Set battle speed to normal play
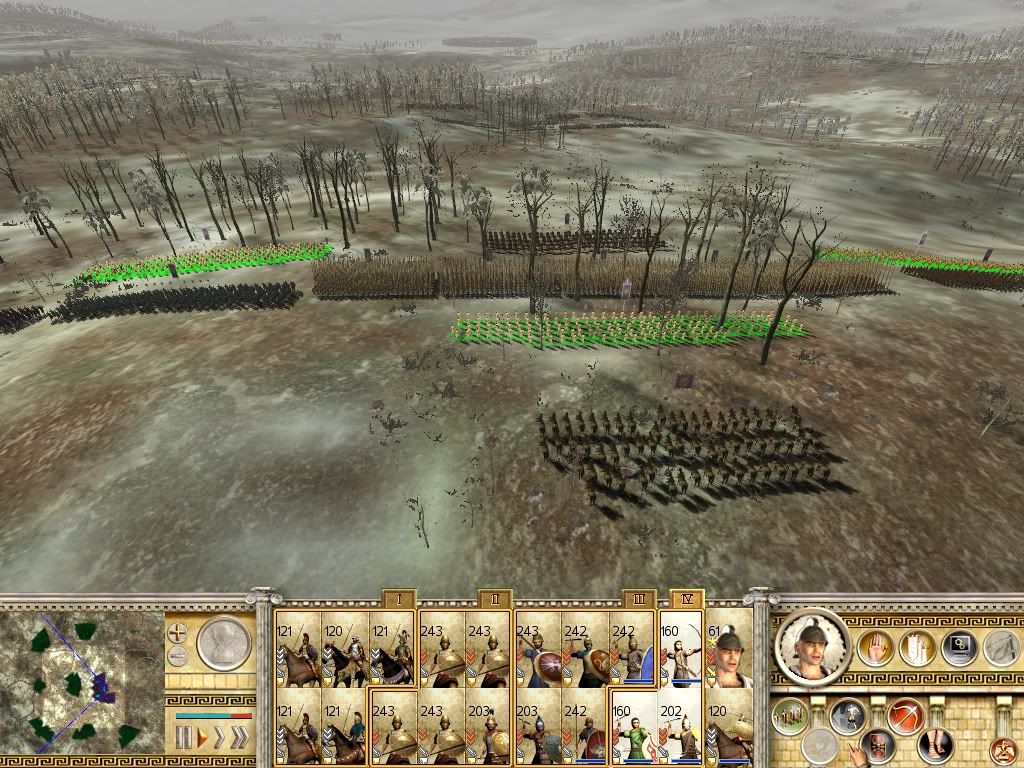This screenshot has width=1024, height=768. click(x=203, y=739)
